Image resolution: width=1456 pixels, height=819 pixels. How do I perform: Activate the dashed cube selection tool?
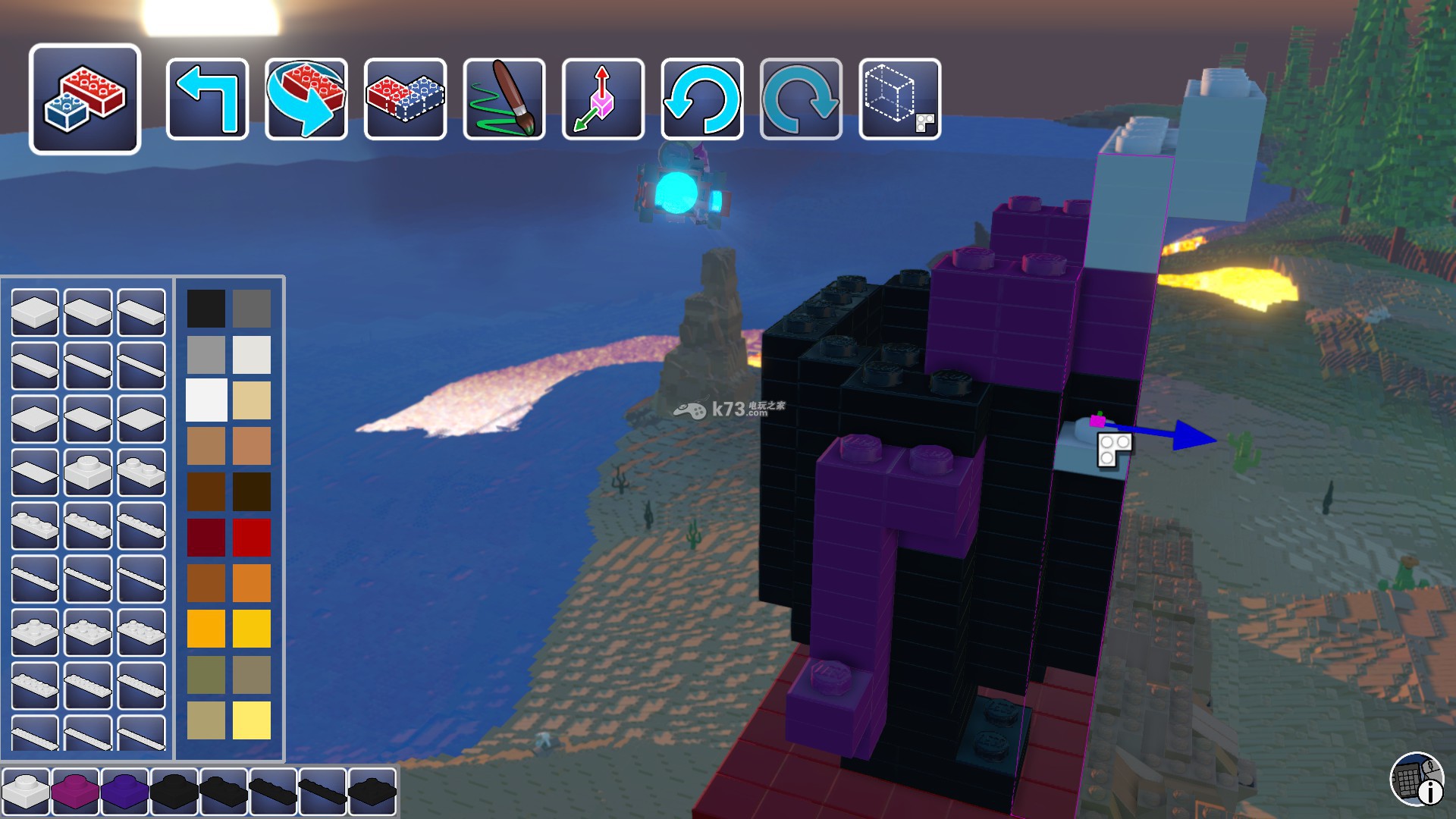[900, 99]
